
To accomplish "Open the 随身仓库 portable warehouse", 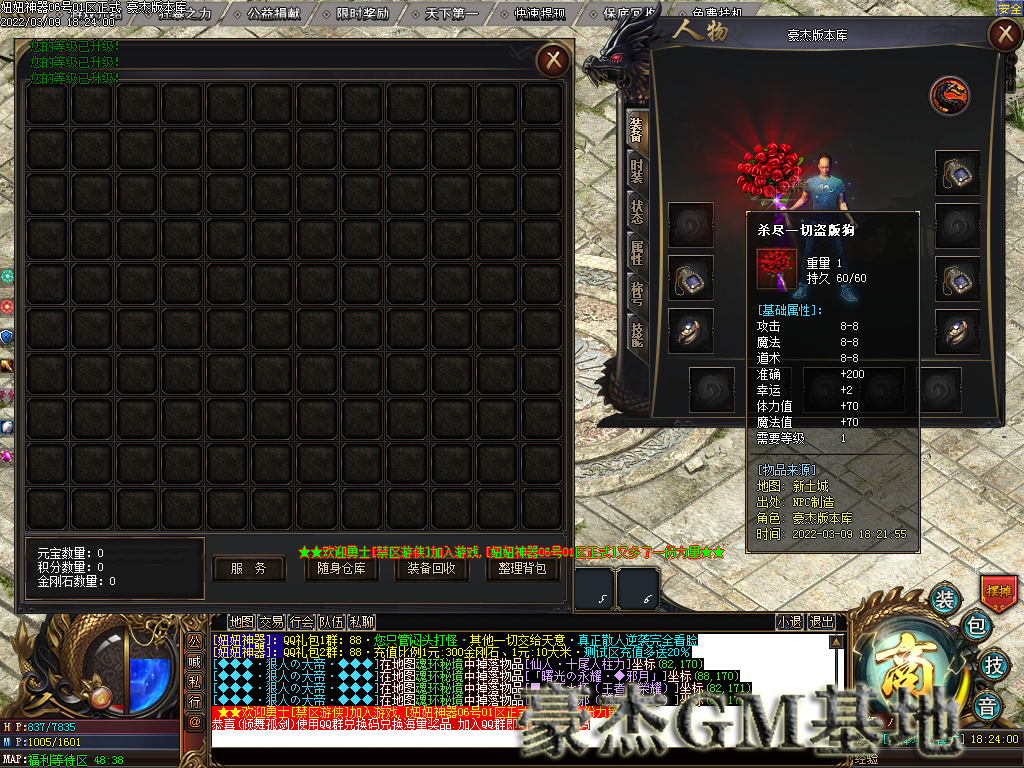I will click(x=341, y=568).
